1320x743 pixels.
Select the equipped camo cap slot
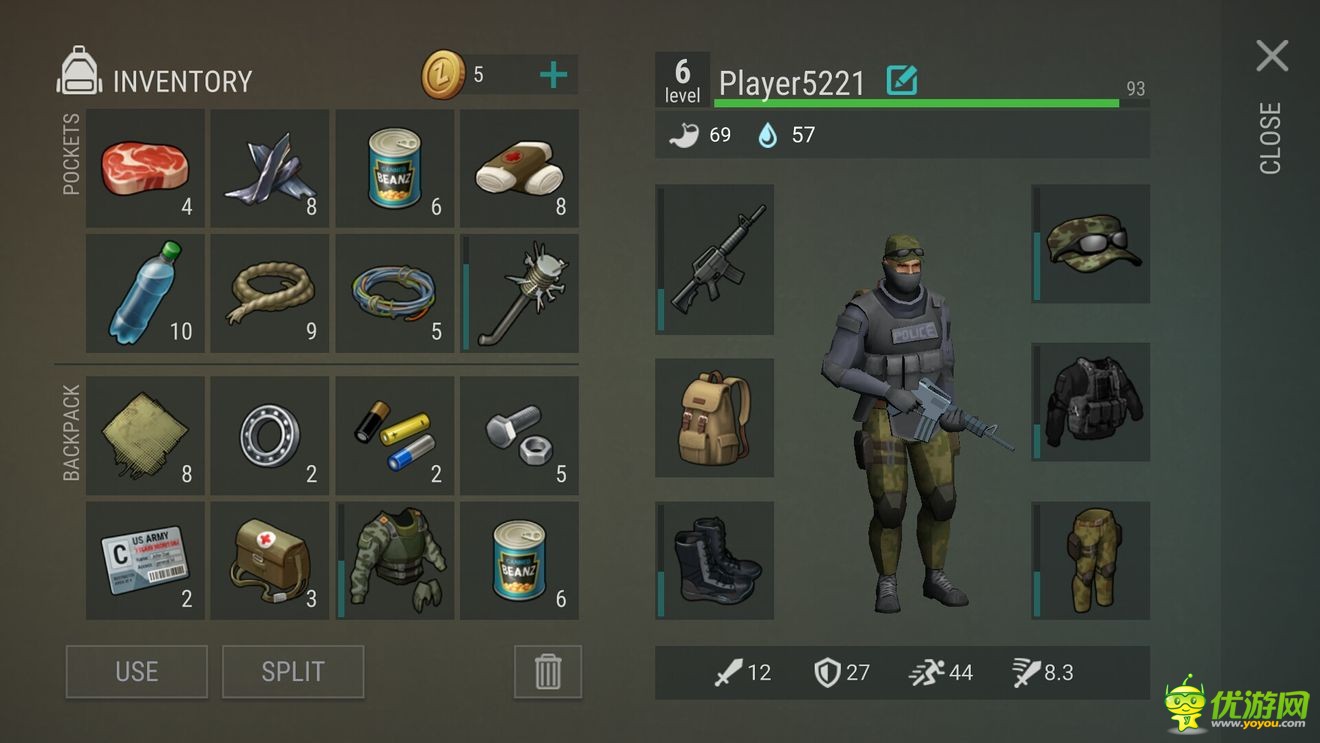pyautogui.click(x=1091, y=244)
